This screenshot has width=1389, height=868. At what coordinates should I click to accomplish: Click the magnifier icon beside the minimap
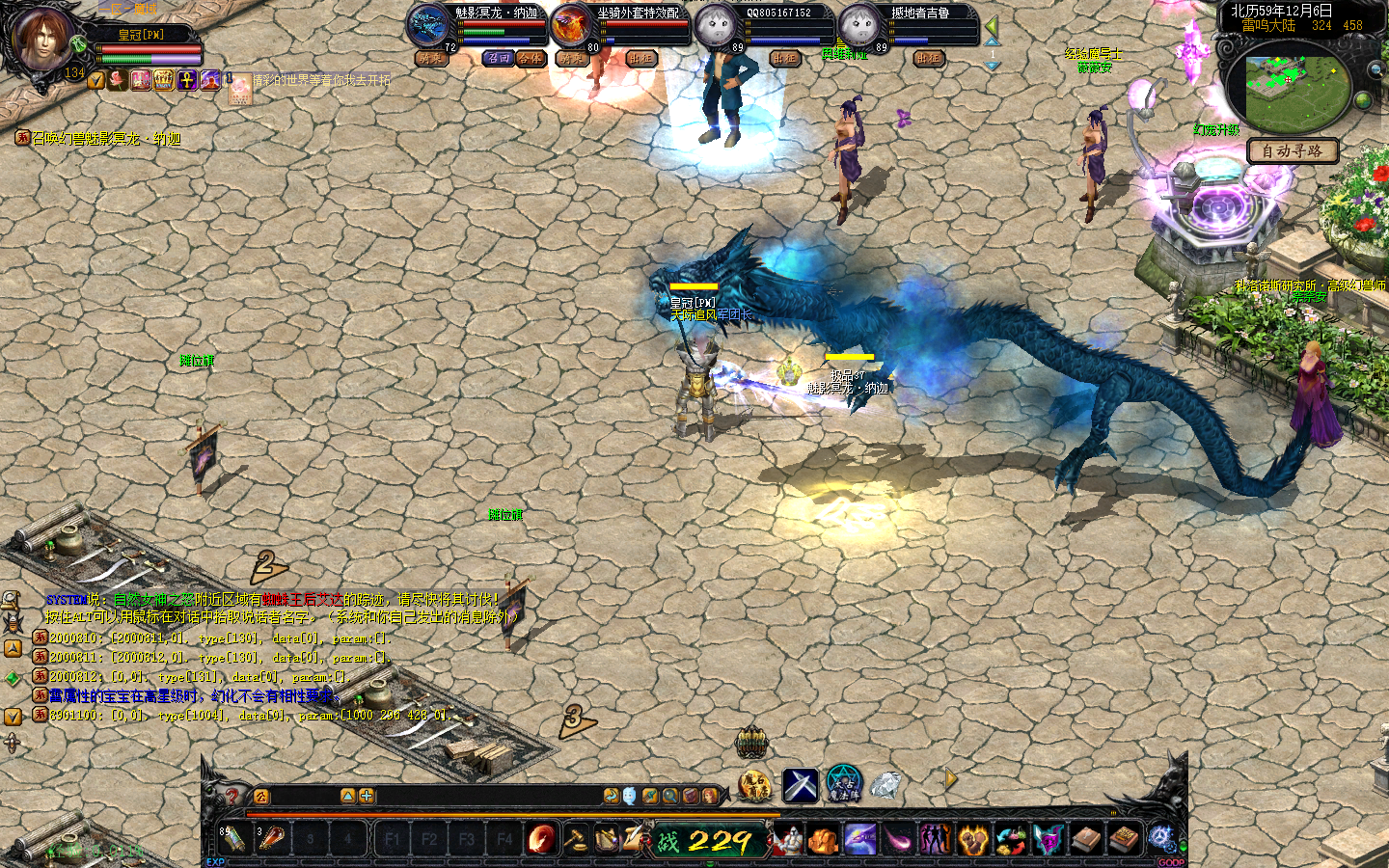1375,70
